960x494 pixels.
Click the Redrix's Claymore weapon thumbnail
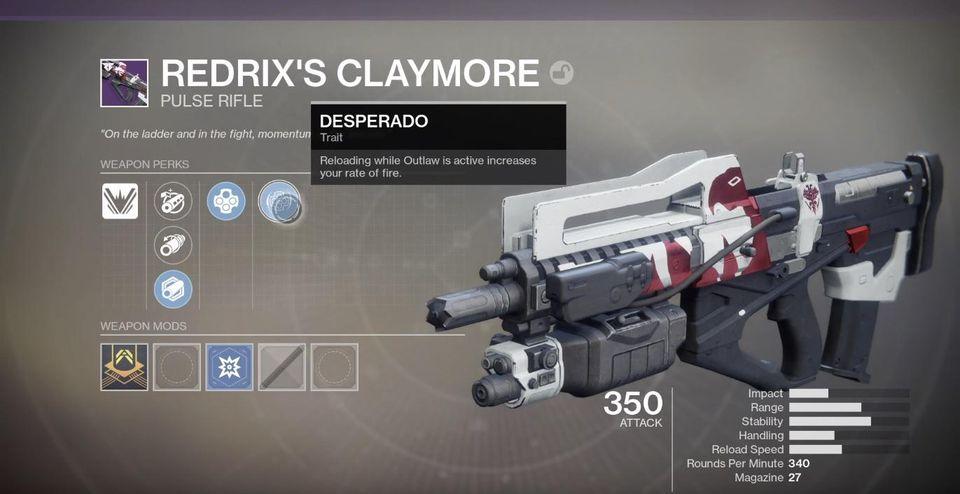tap(124, 83)
